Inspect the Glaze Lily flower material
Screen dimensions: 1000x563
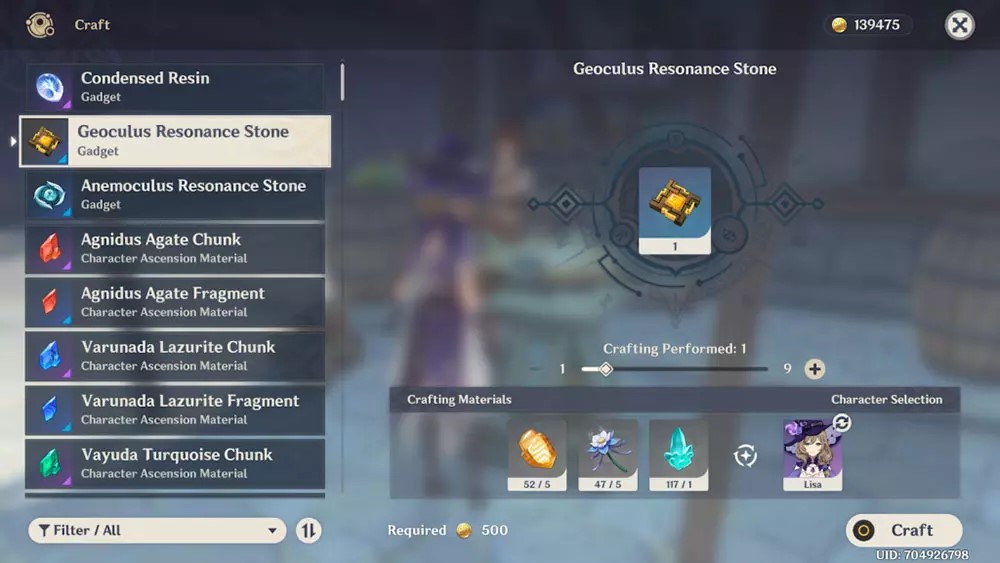click(x=608, y=455)
